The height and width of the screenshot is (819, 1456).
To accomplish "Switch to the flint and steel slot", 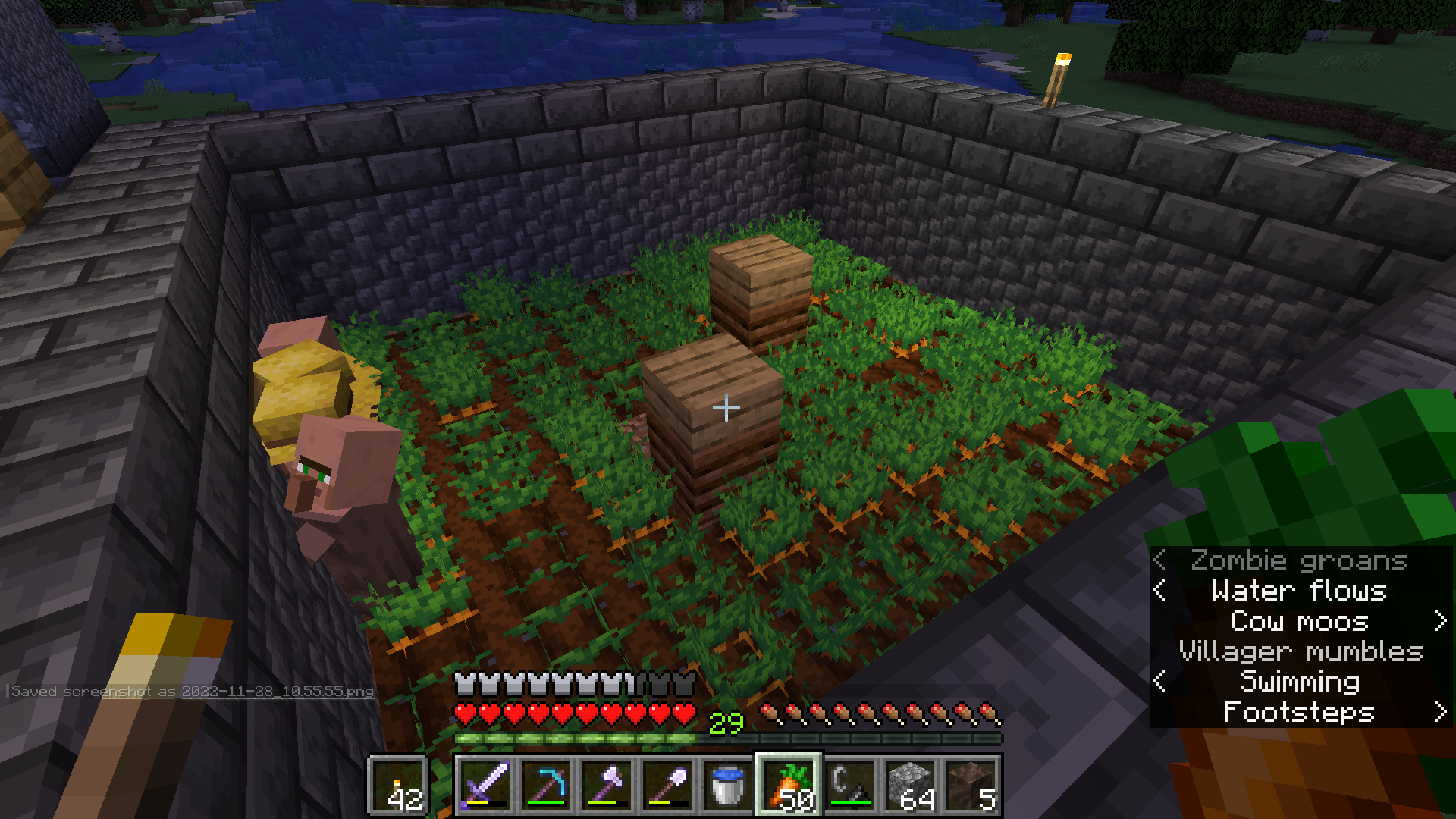I will click(849, 786).
